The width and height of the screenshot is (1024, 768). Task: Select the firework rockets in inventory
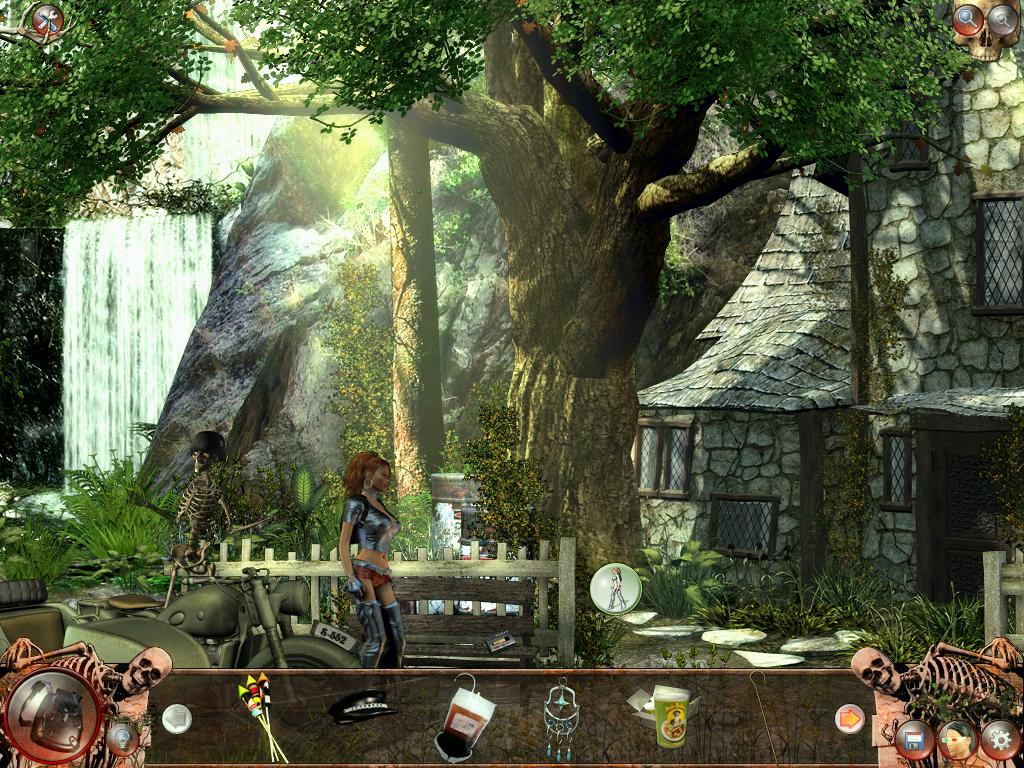point(259,714)
